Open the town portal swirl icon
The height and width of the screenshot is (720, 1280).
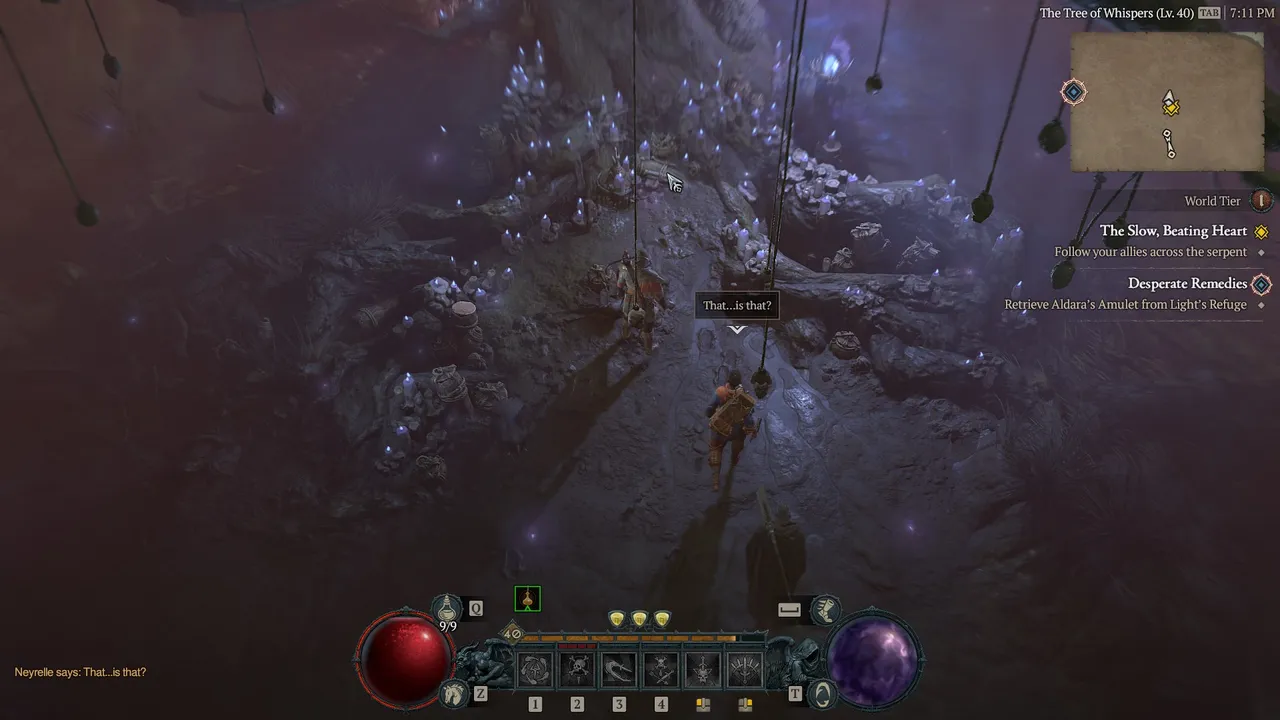click(821, 692)
